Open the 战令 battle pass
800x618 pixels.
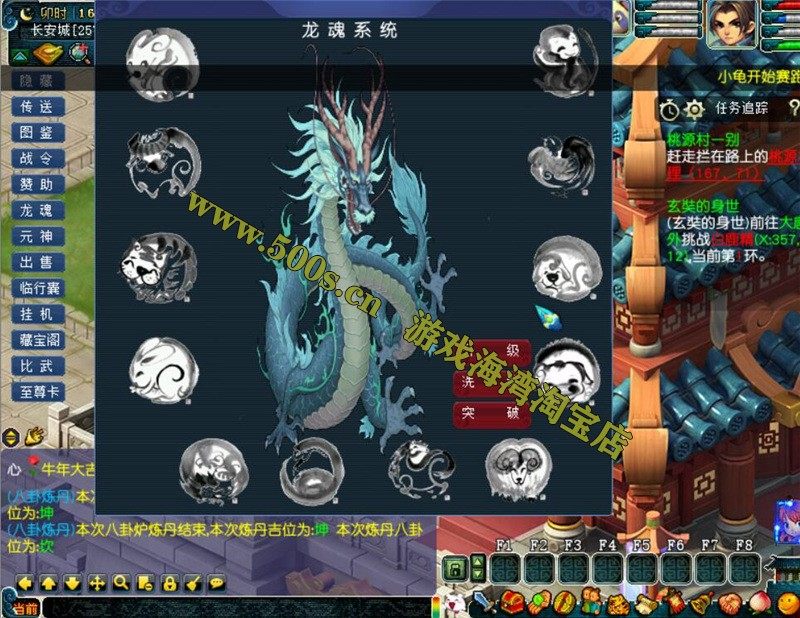tap(37, 158)
